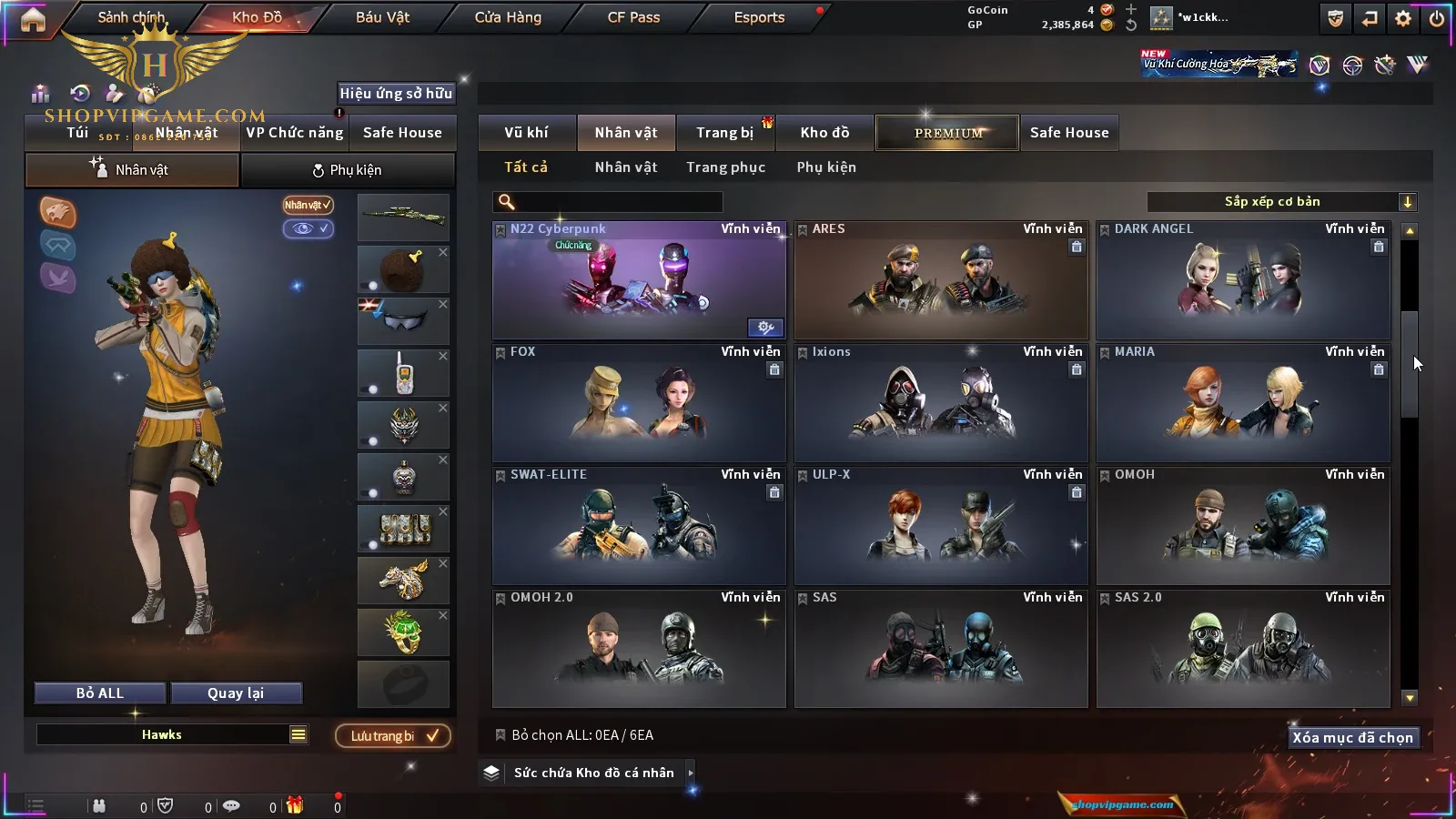The width and height of the screenshot is (1456, 819).
Task: Open the Sắp xếp cơ bản sort dropdown
Action: tap(1281, 202)
